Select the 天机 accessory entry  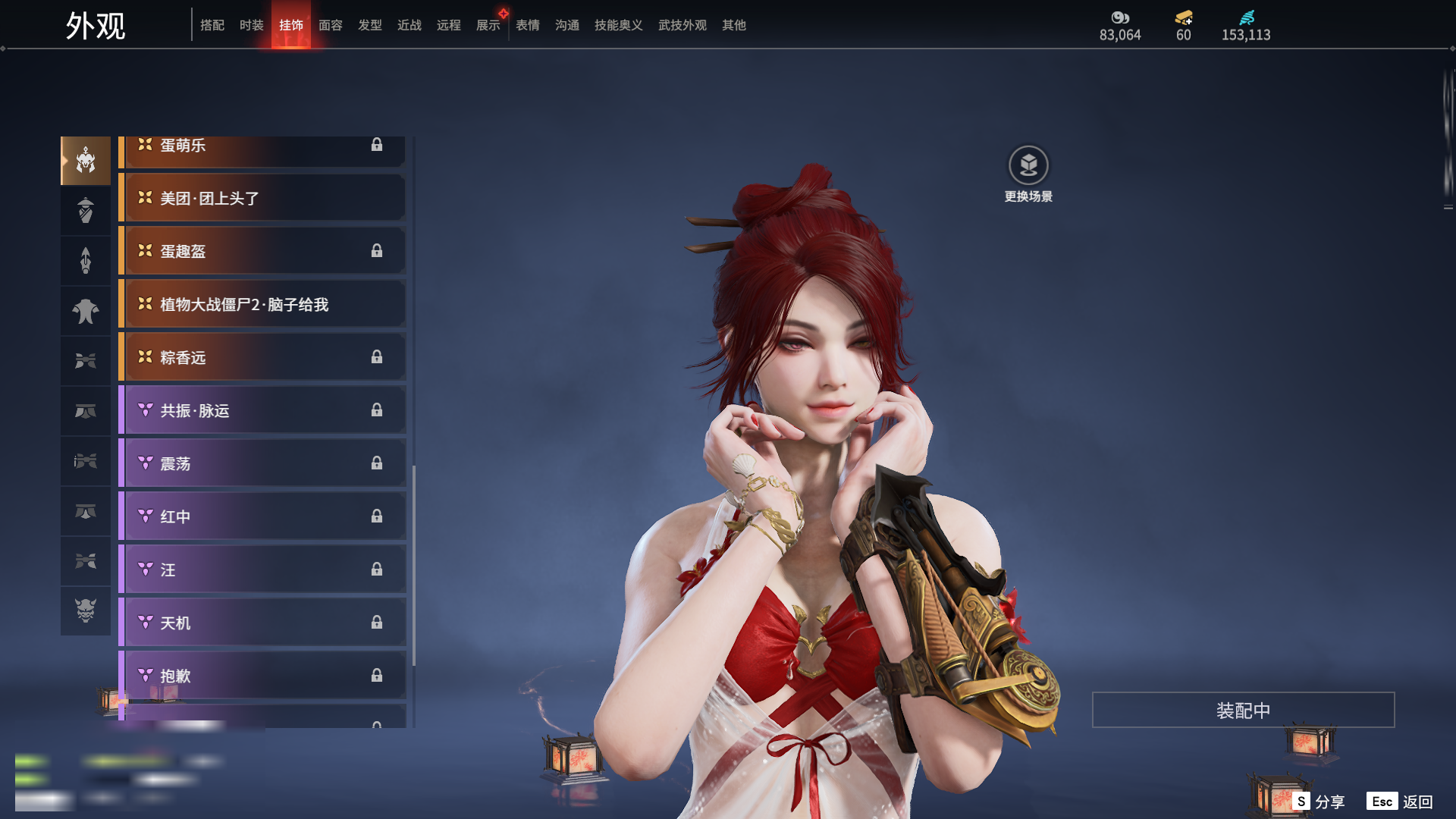(x=262, y=623)
